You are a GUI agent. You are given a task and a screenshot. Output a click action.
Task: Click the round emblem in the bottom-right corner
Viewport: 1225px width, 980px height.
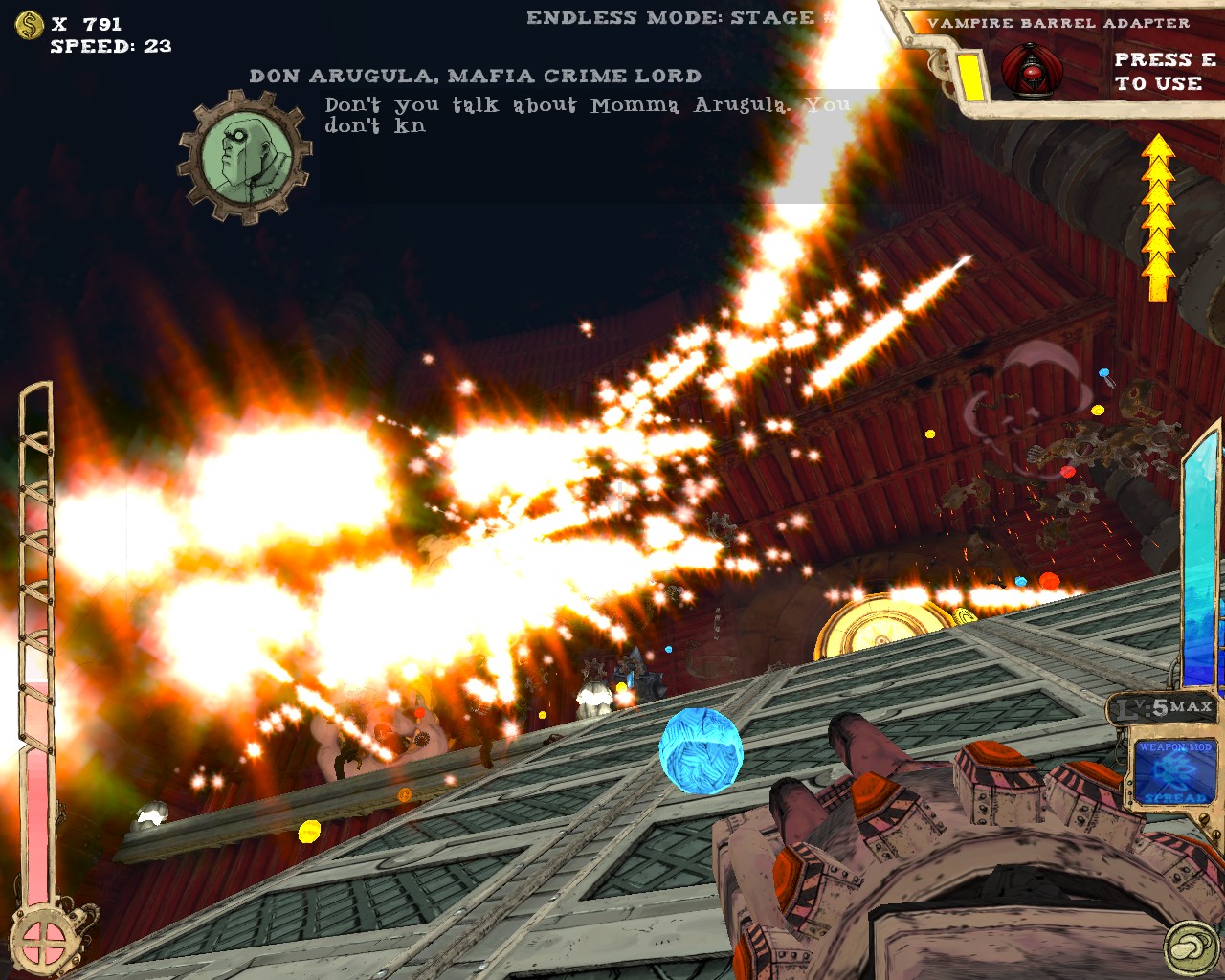[x=1192, y=948]
